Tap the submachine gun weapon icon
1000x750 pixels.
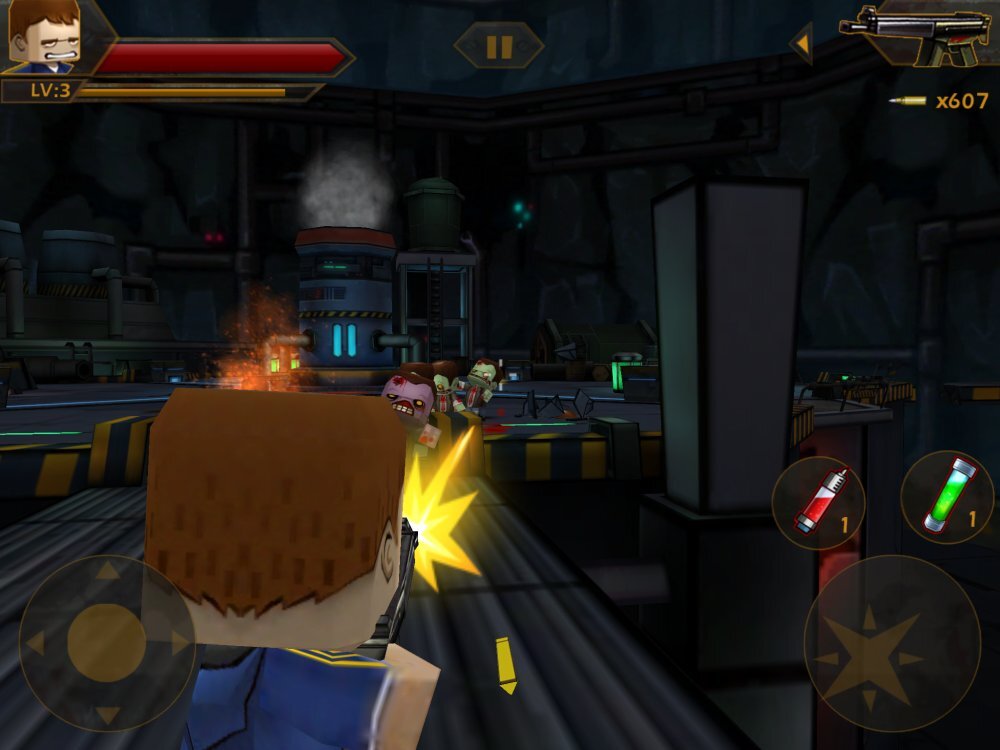tap(915, 35)
